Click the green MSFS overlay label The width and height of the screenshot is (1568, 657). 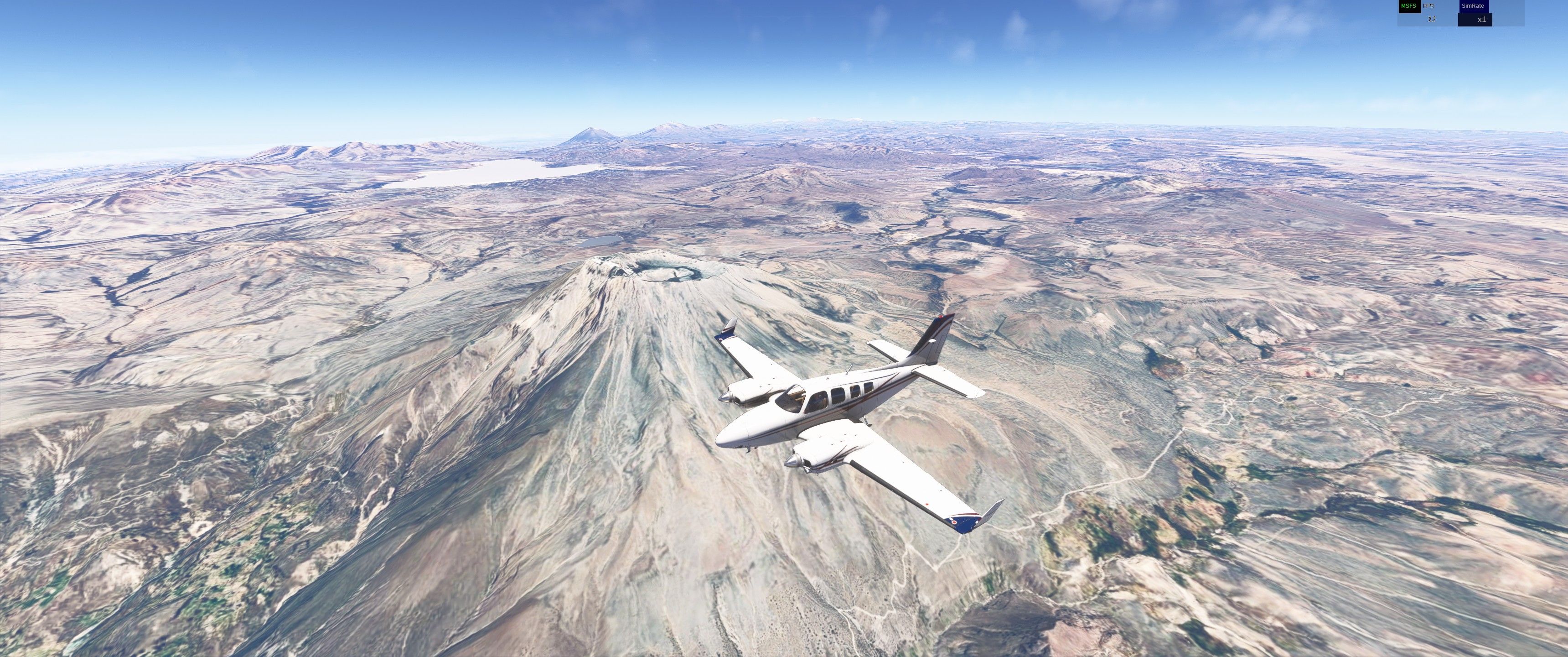point(1408,6)
